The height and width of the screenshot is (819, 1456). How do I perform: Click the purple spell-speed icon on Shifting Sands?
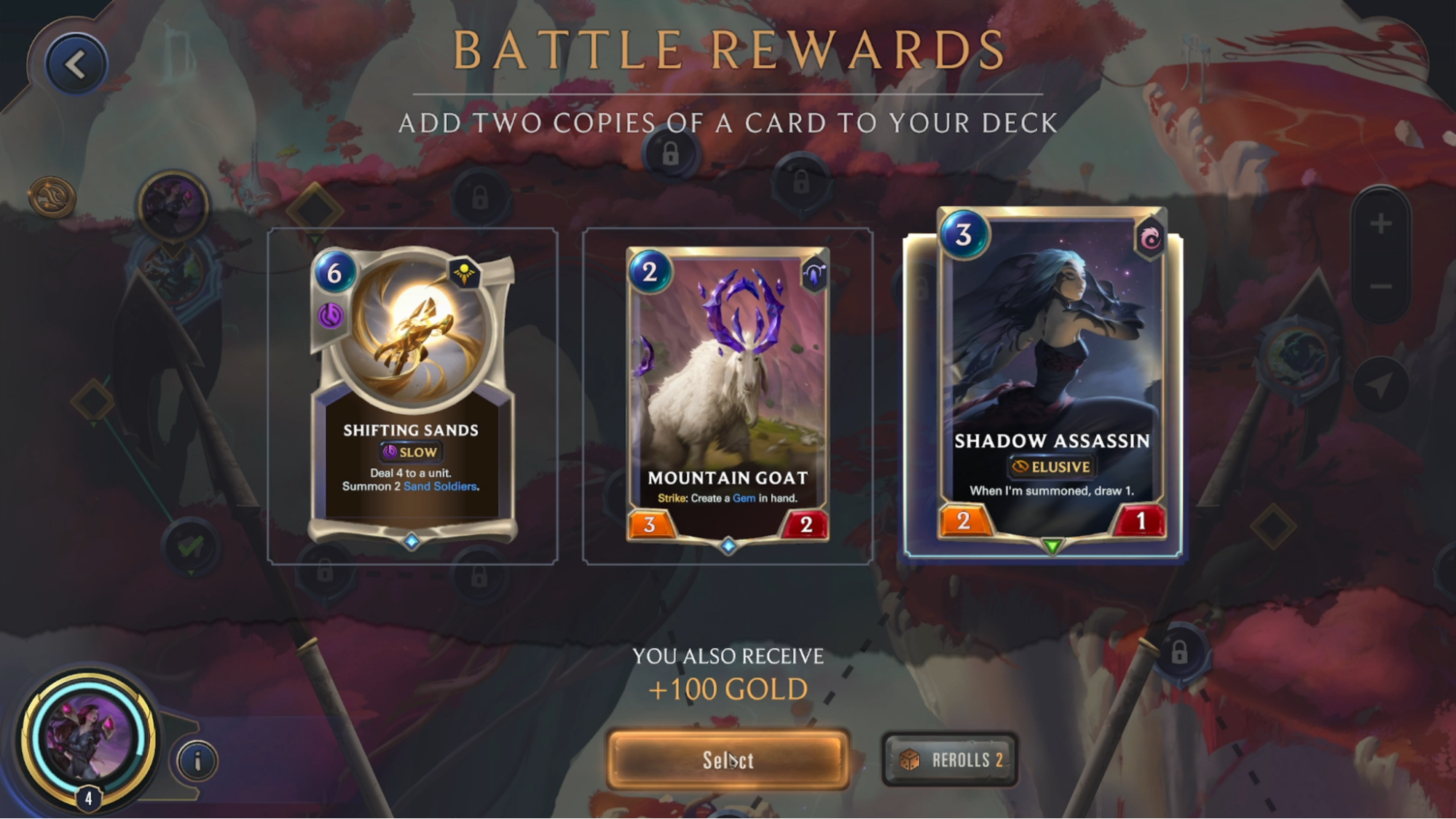click(x=332, y=314)
